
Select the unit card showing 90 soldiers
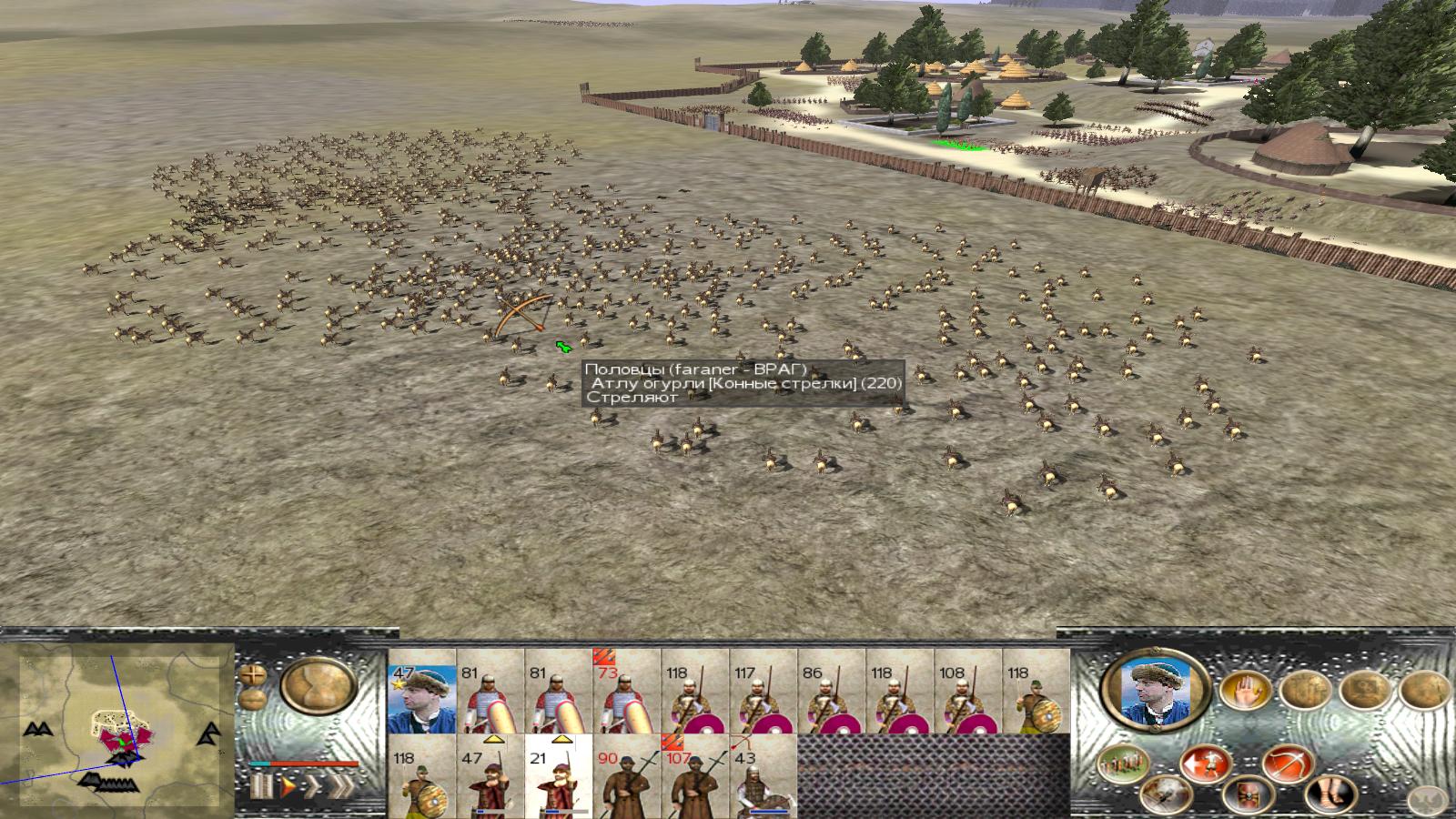click(x=626, y=776)
